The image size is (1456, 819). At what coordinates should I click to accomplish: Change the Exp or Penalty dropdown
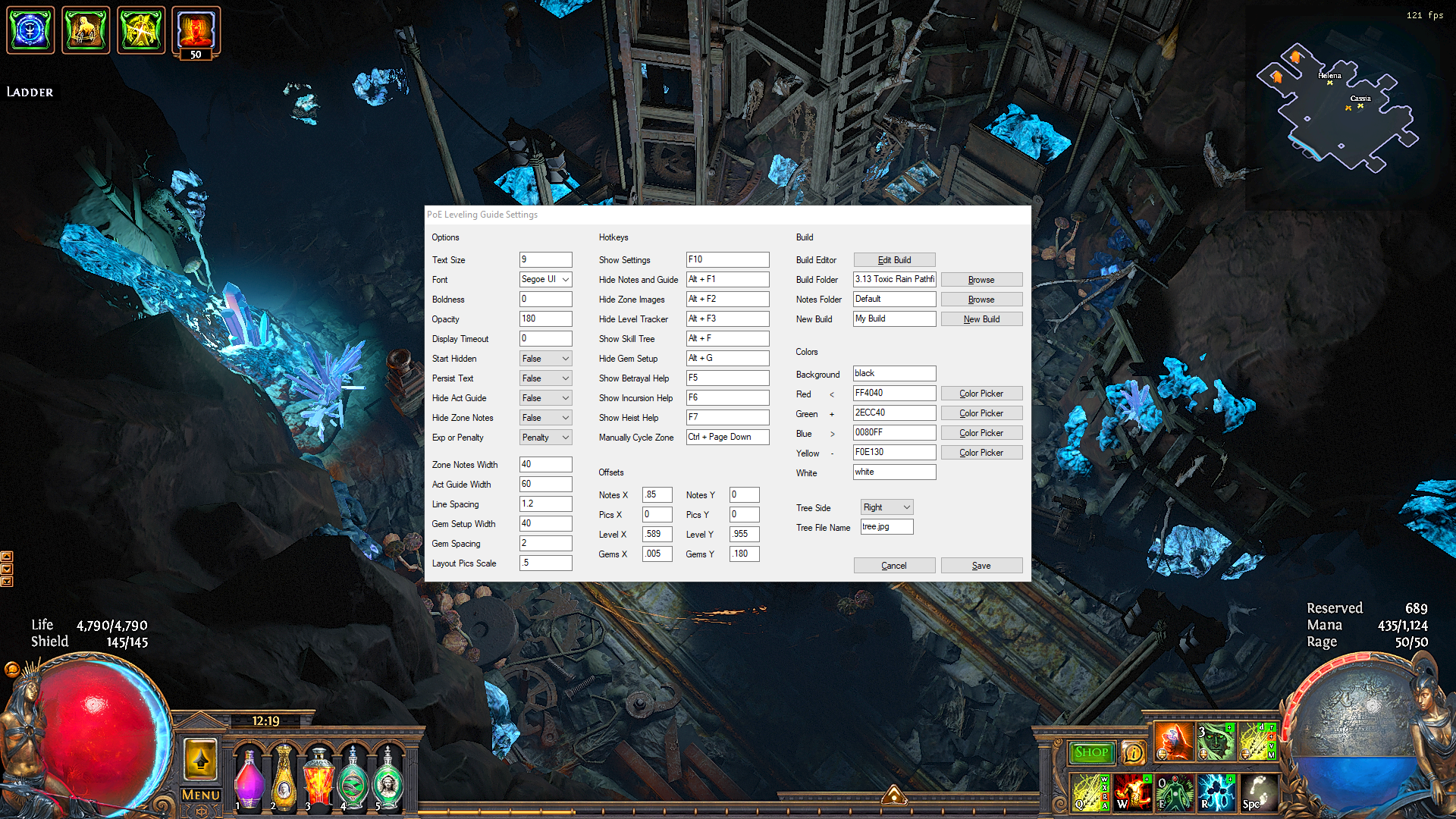(545, 438)
